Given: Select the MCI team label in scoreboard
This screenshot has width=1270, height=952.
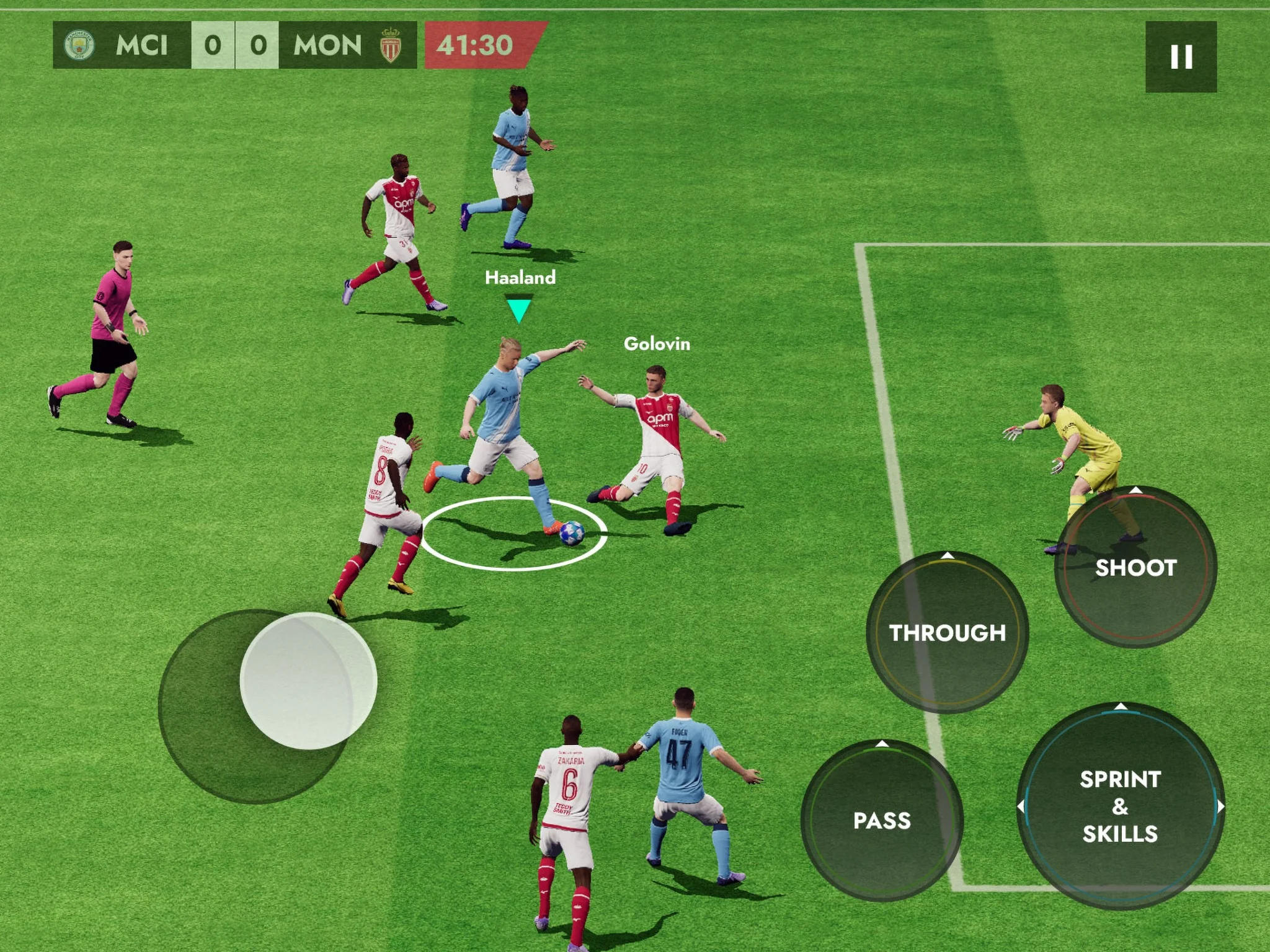Looking at the screenshot, I should tap(143, 44).
